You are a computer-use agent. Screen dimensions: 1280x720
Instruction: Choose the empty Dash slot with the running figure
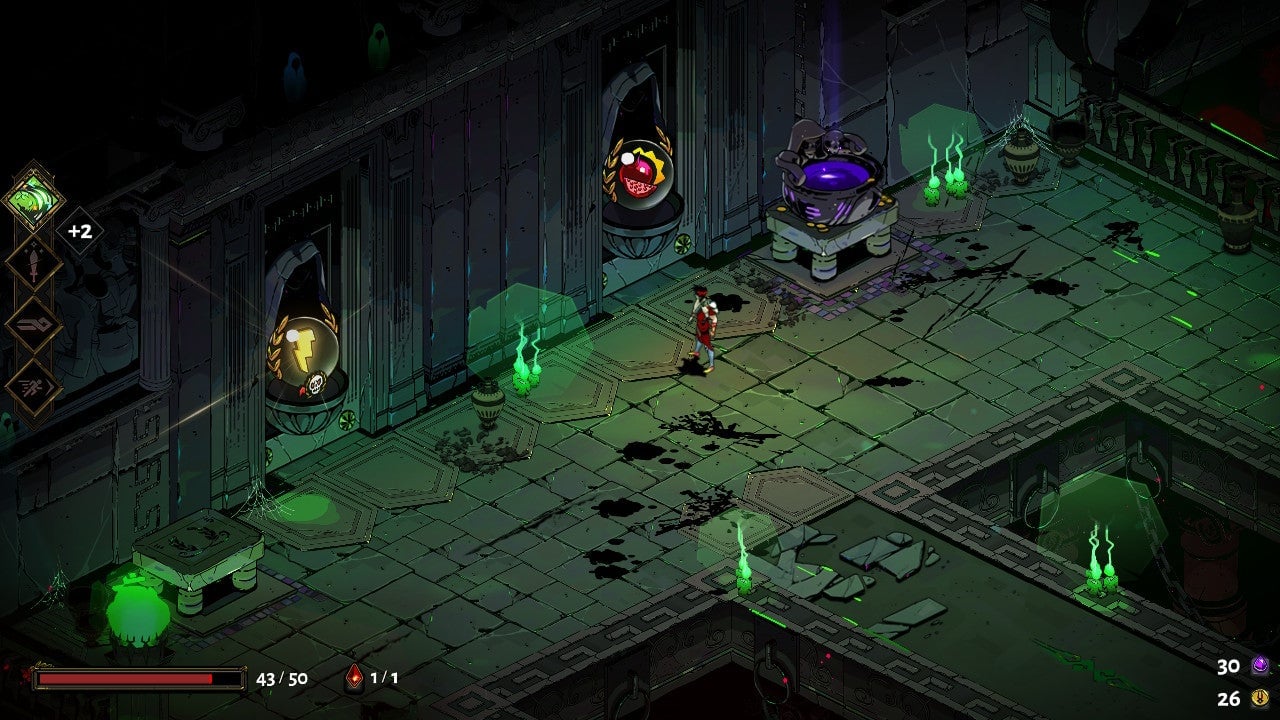pyautogui.click(x=32, y=387)
